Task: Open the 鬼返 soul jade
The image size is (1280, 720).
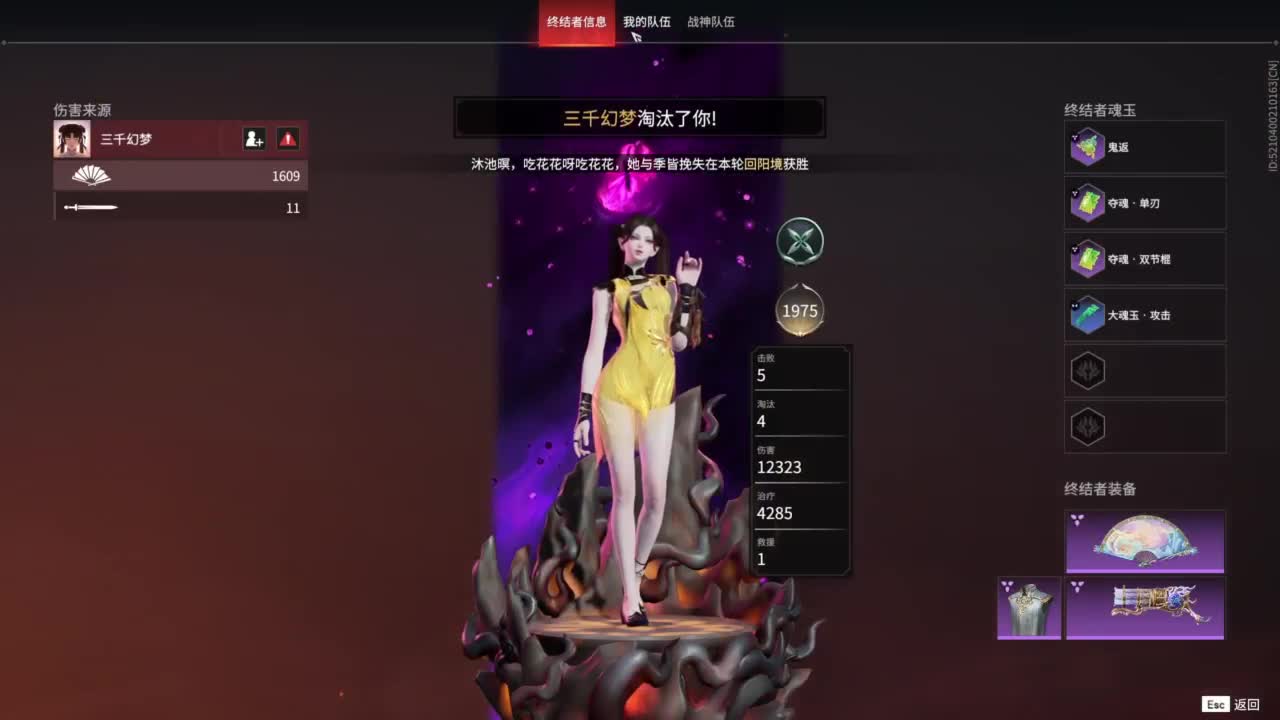Action: pos(1144,147)
